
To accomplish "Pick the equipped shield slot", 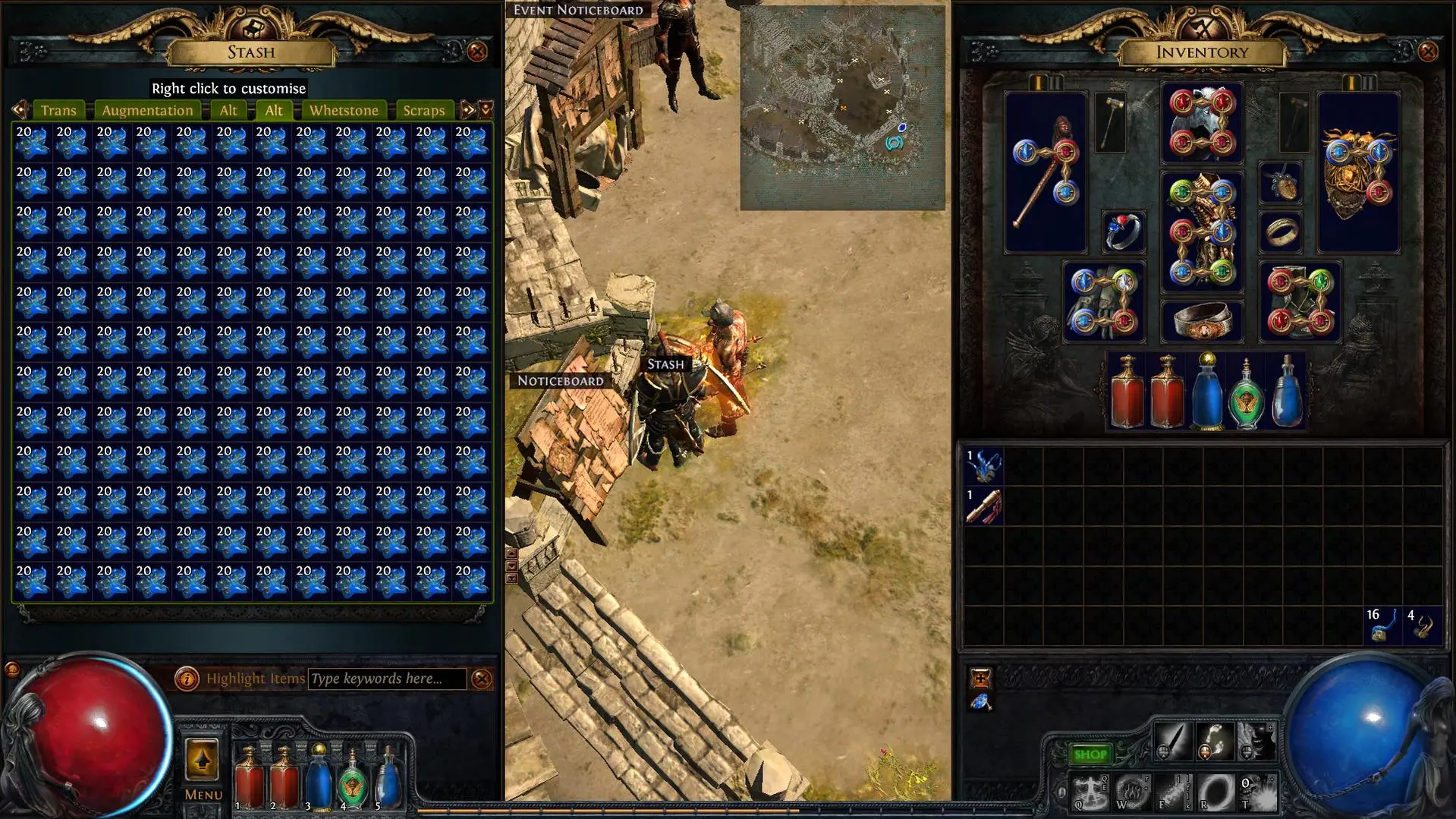I will (1358, 173).
